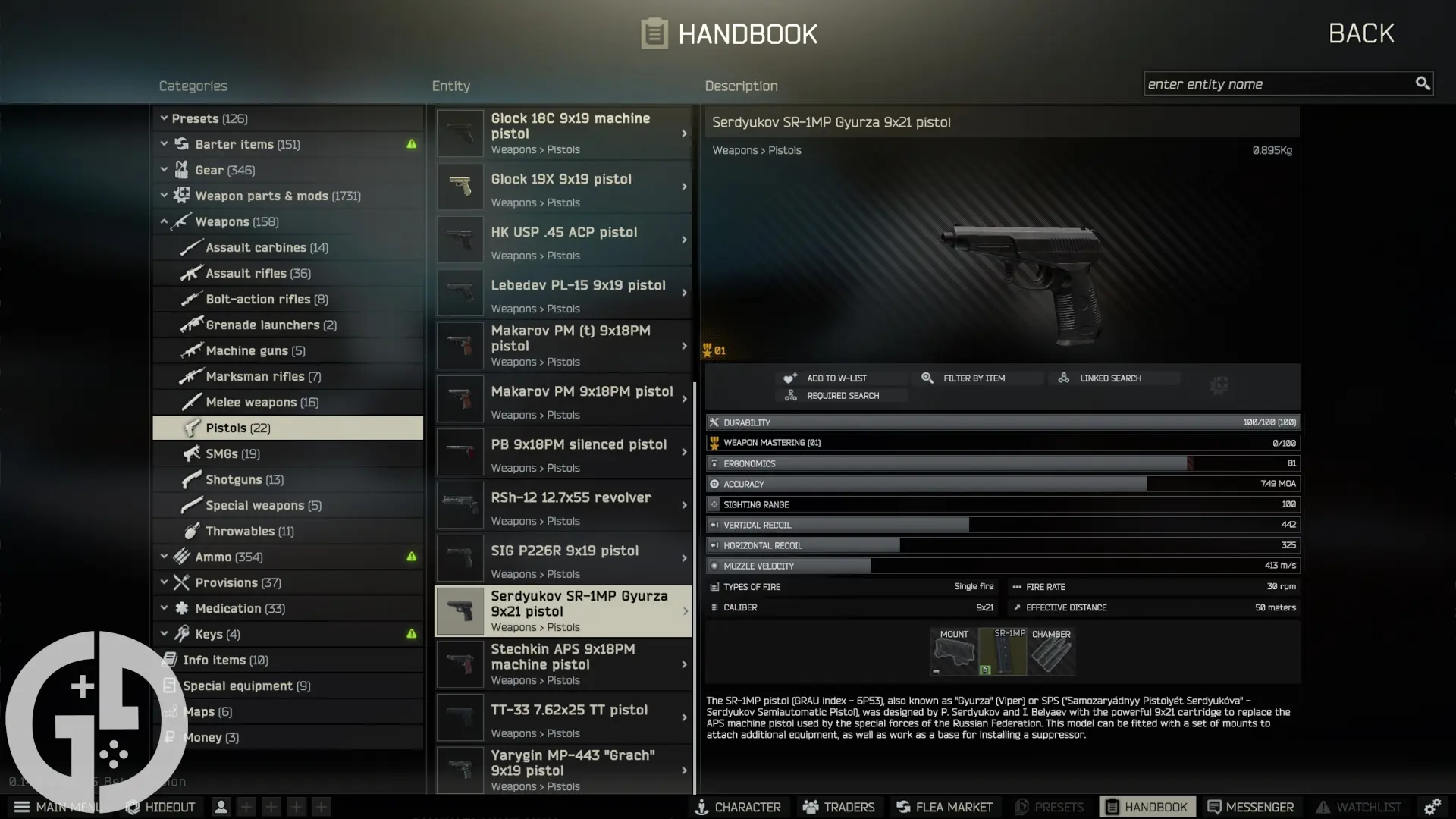Open the Hideout from the bottom bar

159,807
